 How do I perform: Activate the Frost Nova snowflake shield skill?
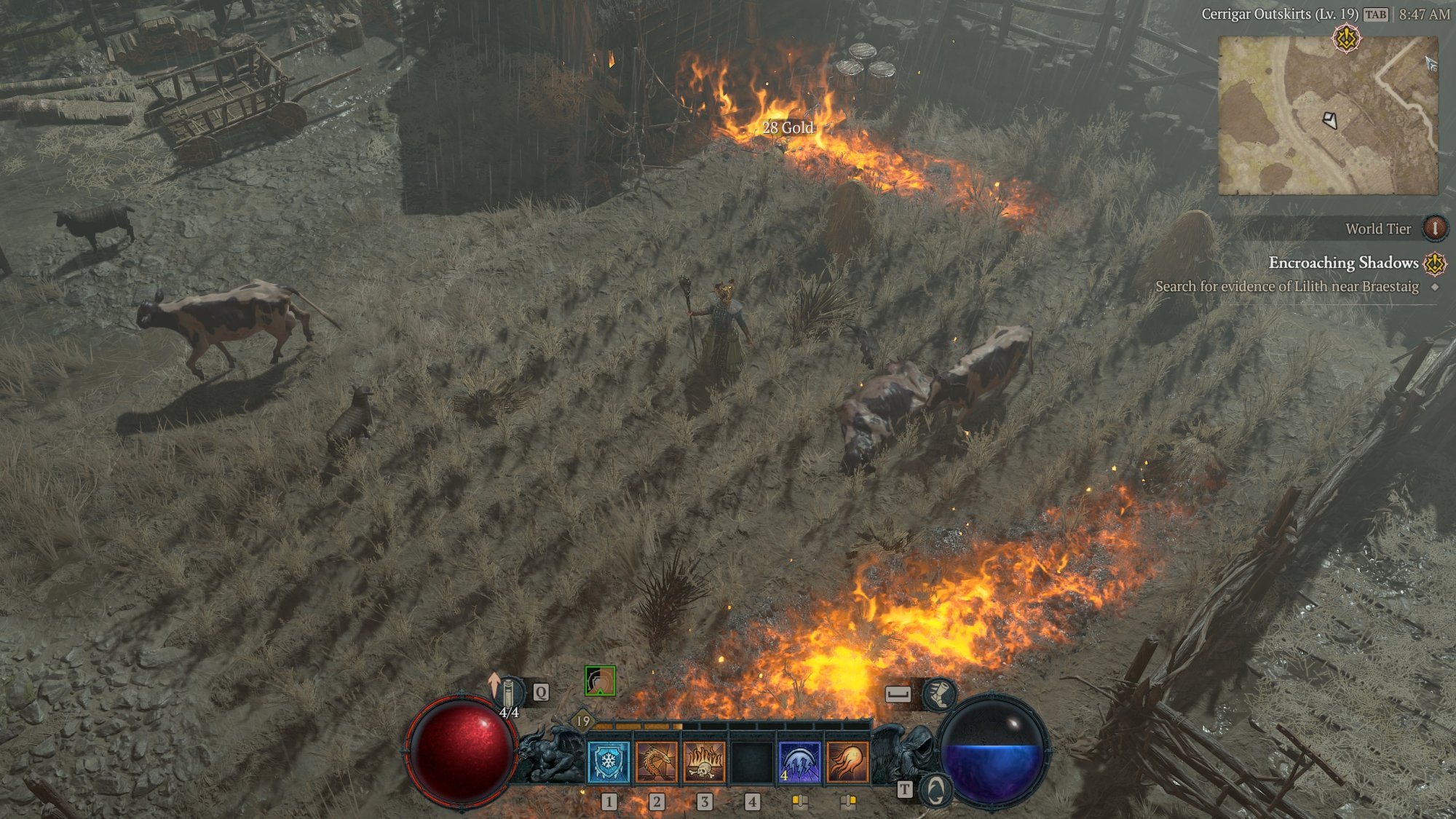608,761
